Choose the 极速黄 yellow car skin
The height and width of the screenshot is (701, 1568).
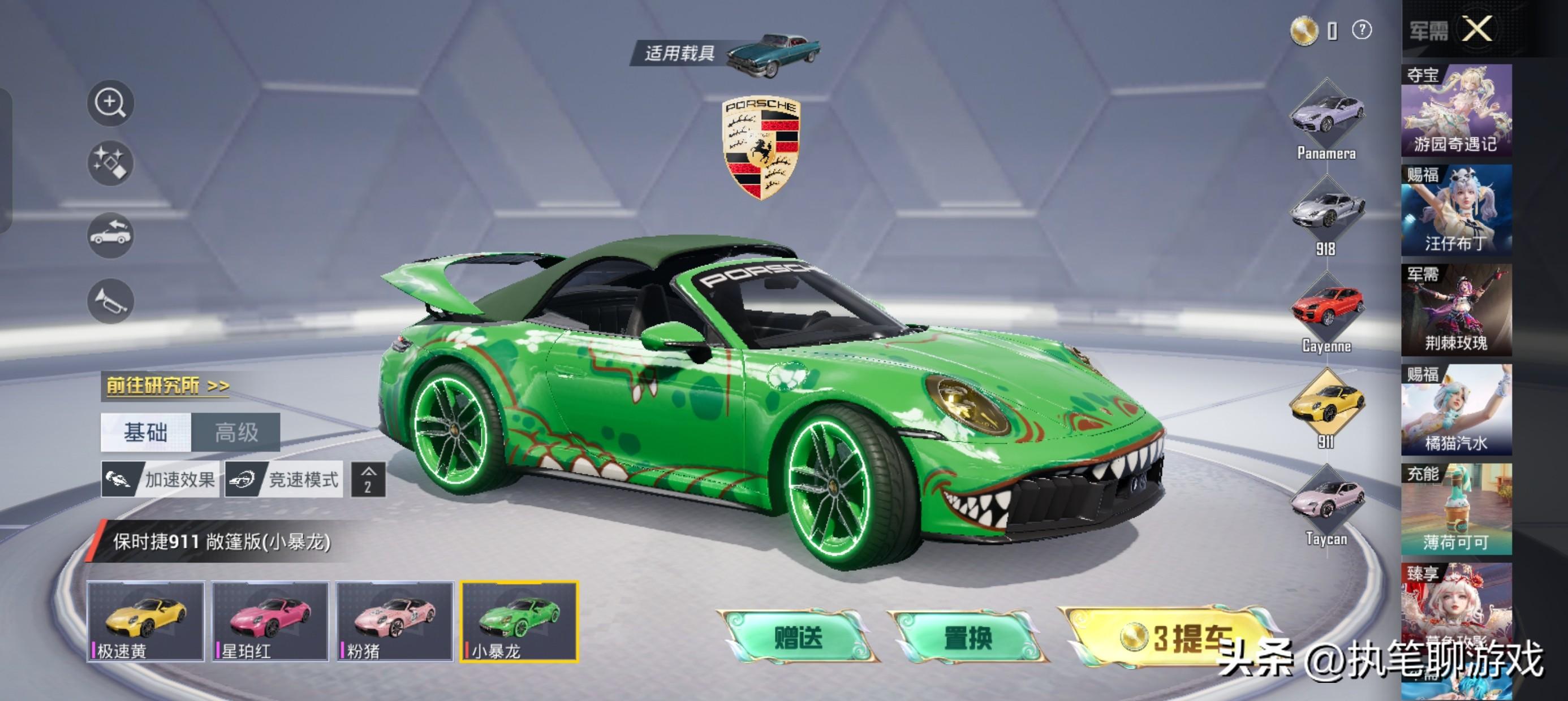pos(145,621)
